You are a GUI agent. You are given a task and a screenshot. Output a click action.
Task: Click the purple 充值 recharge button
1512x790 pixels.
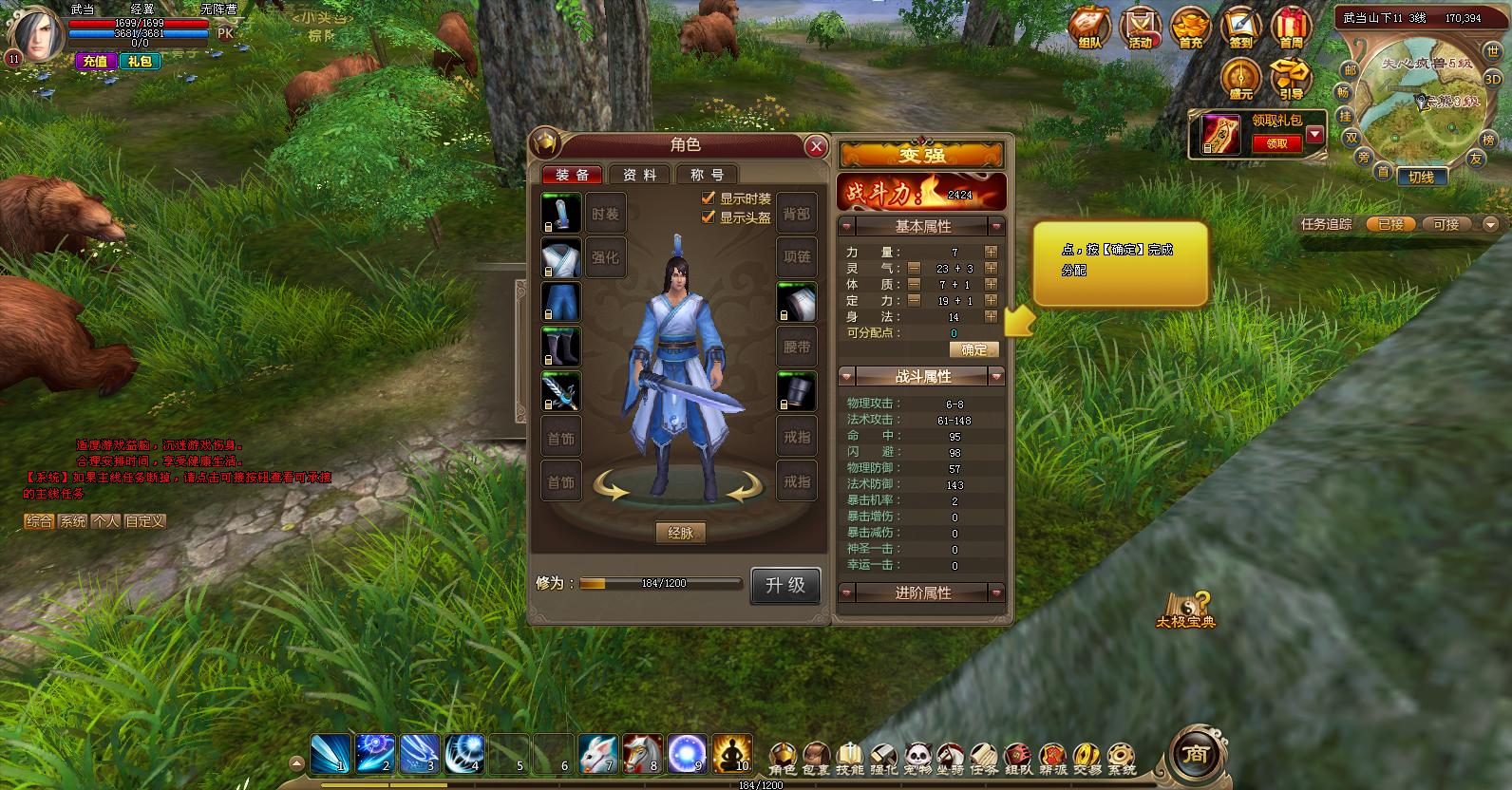[95, 61]
